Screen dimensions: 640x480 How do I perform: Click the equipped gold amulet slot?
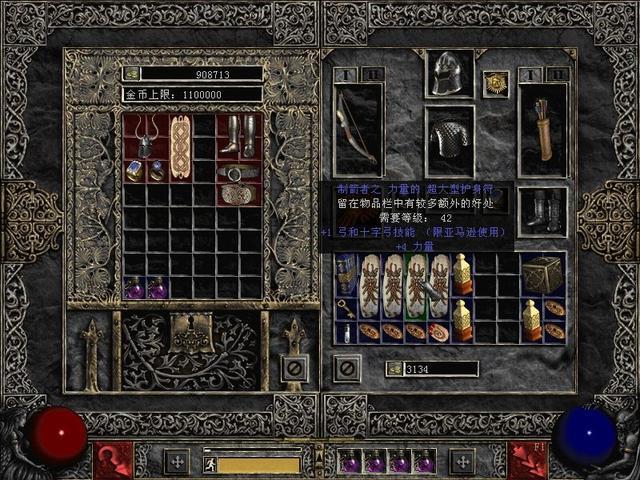pyautogui.click(x=496, y=84)
